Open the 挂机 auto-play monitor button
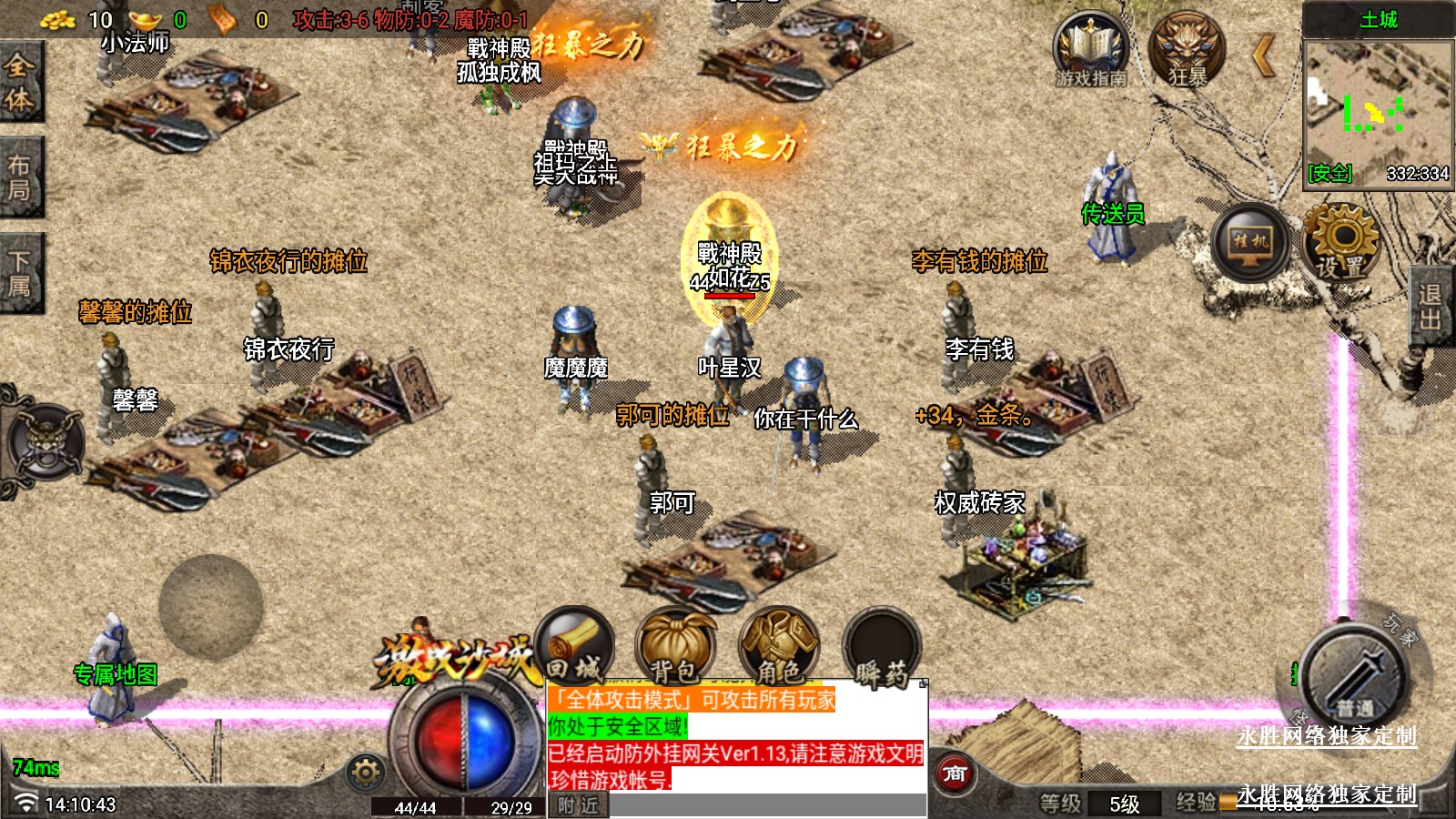 (x=1250, y=243)
